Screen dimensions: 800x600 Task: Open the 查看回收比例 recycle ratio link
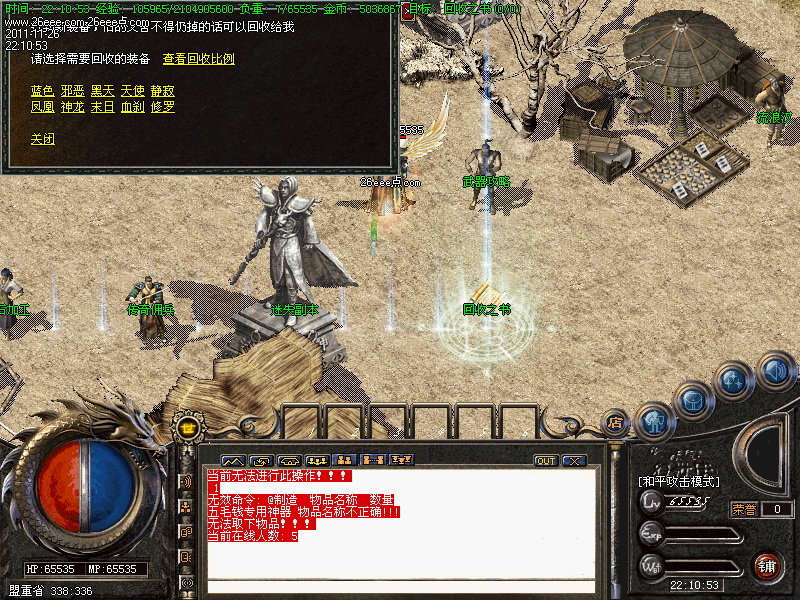(198, 59)
